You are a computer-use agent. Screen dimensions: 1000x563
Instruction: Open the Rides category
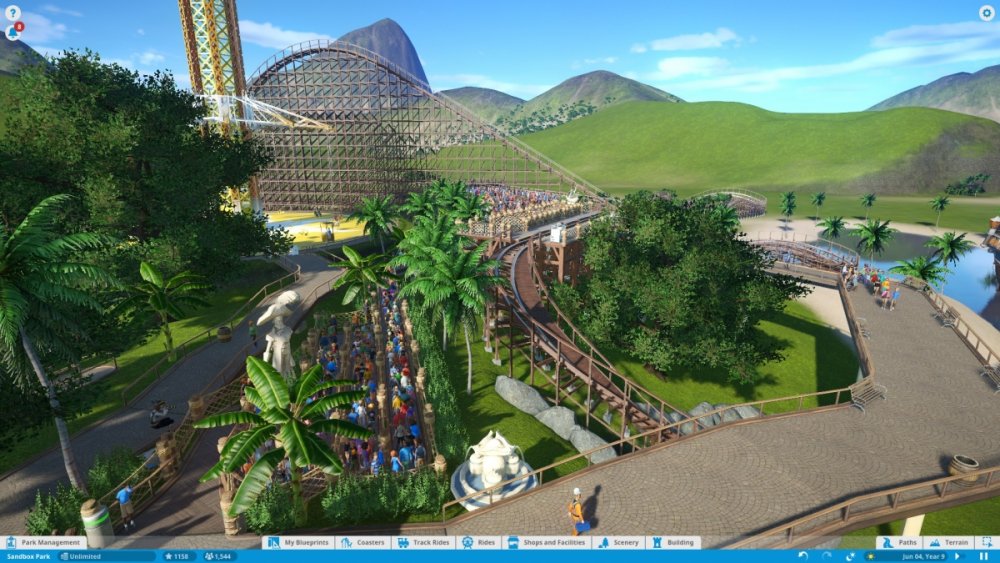tap(480, 543)
